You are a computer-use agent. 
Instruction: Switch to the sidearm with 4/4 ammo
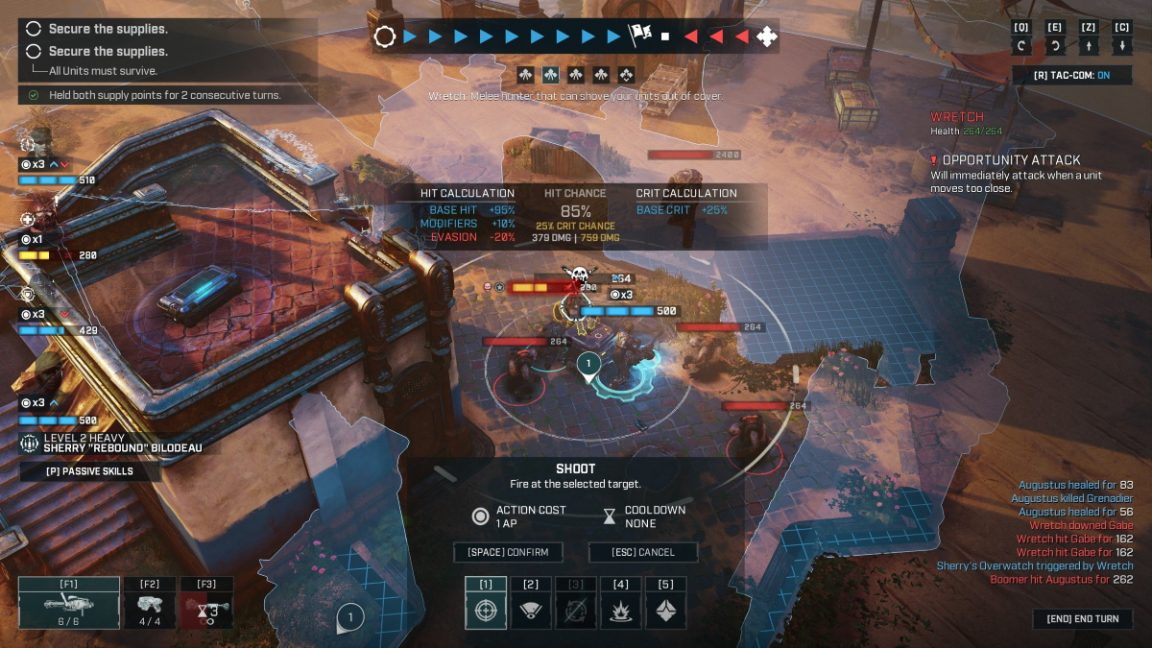click(151, 604)
